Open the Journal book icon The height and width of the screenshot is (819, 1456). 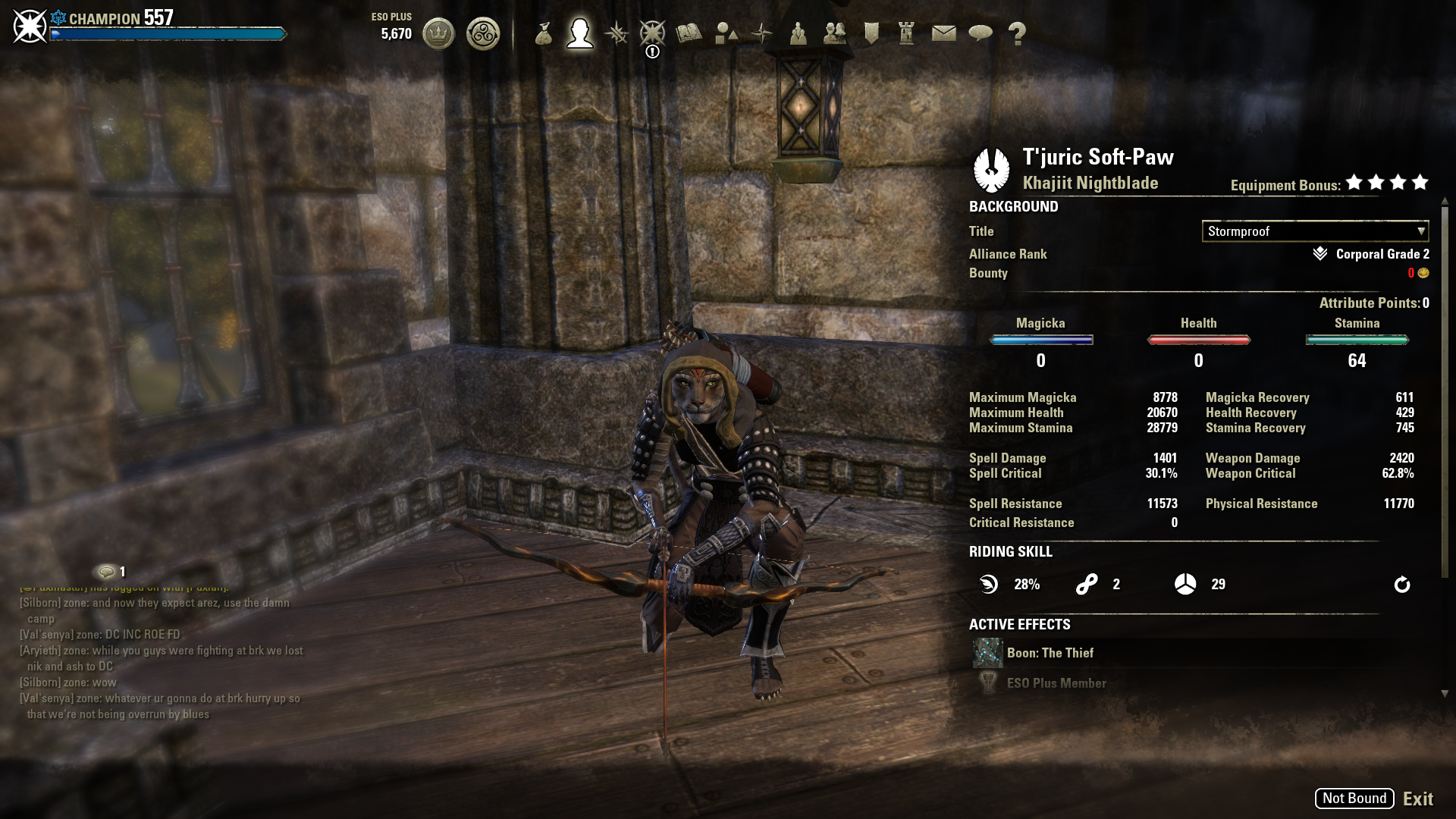coord(689,33)
